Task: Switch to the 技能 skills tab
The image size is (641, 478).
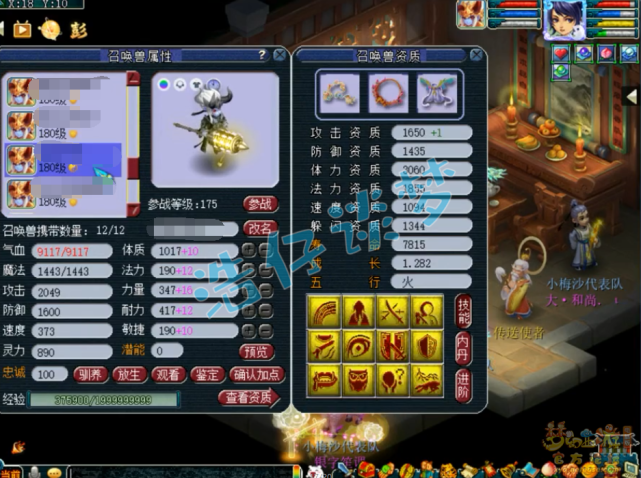Action: [463, 311]
